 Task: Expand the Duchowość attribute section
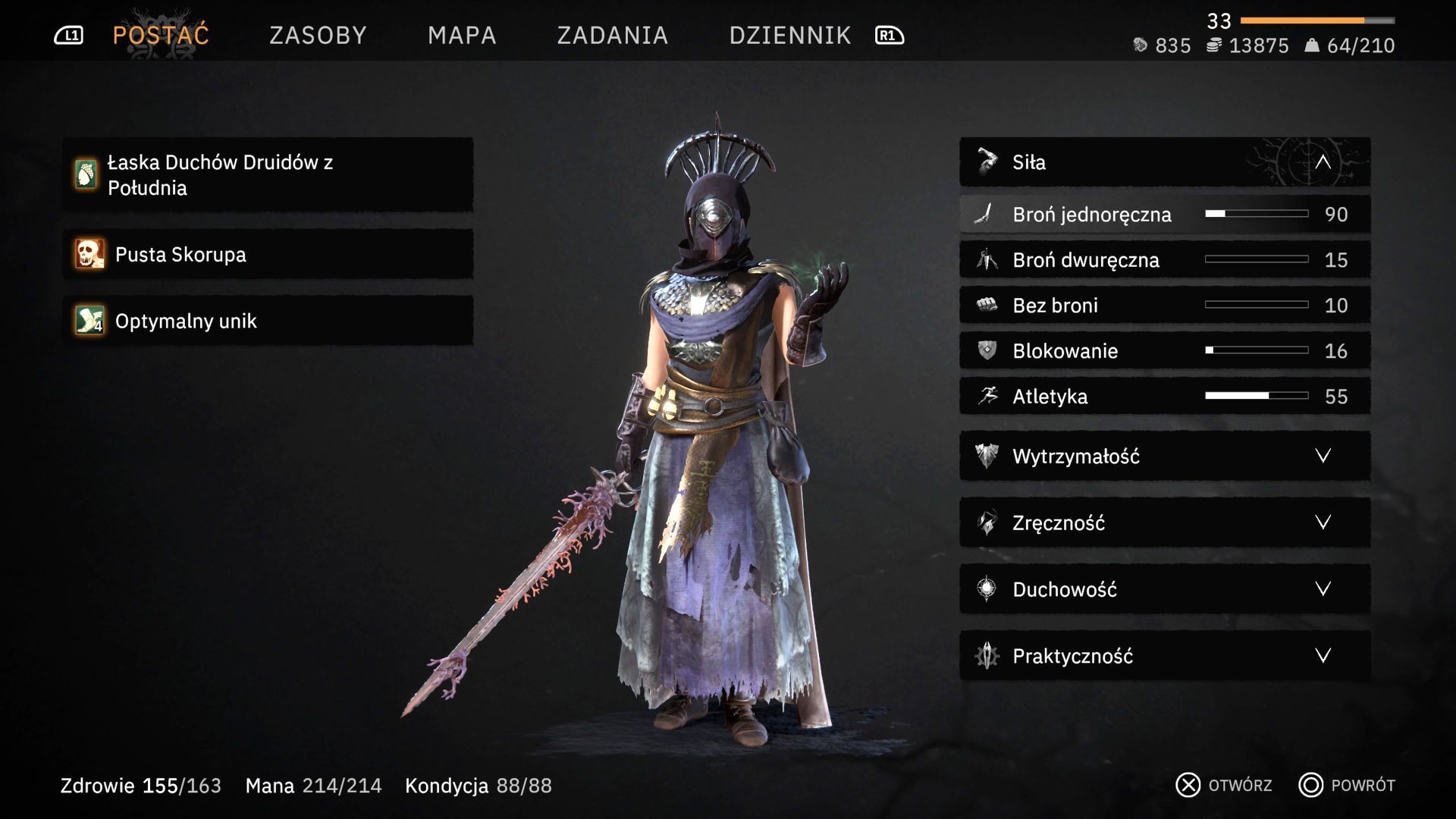[x=1165, y=589]
